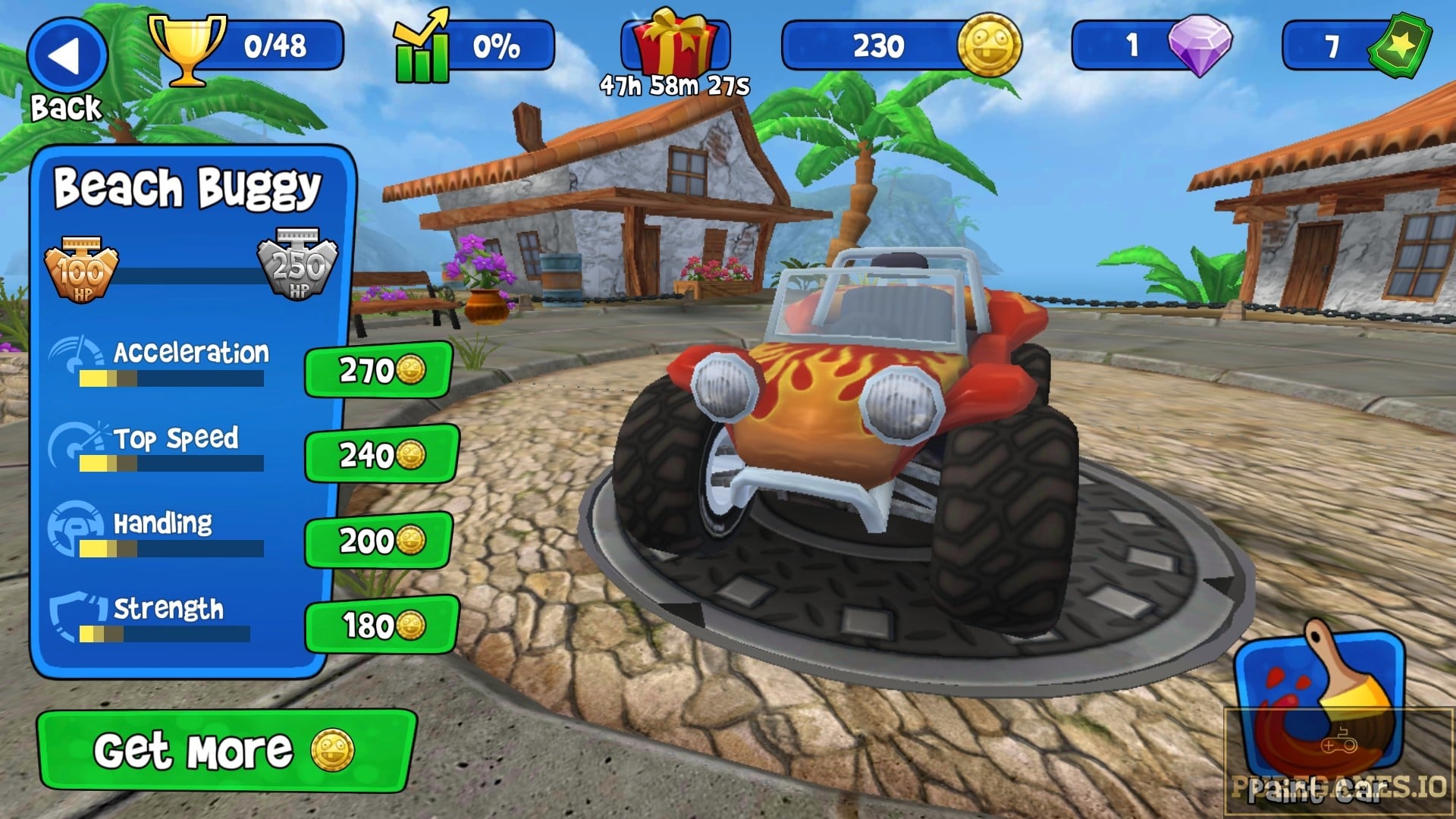
Task: Buy the Acceleration upgrade for 270 coins
Action: pos(379,370)
